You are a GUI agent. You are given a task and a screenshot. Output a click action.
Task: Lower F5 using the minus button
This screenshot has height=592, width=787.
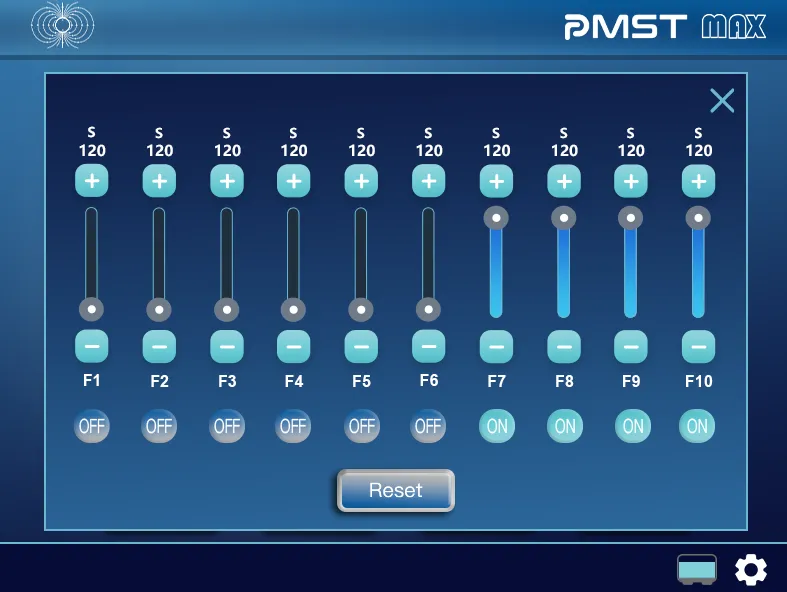(x=361, y=346)
